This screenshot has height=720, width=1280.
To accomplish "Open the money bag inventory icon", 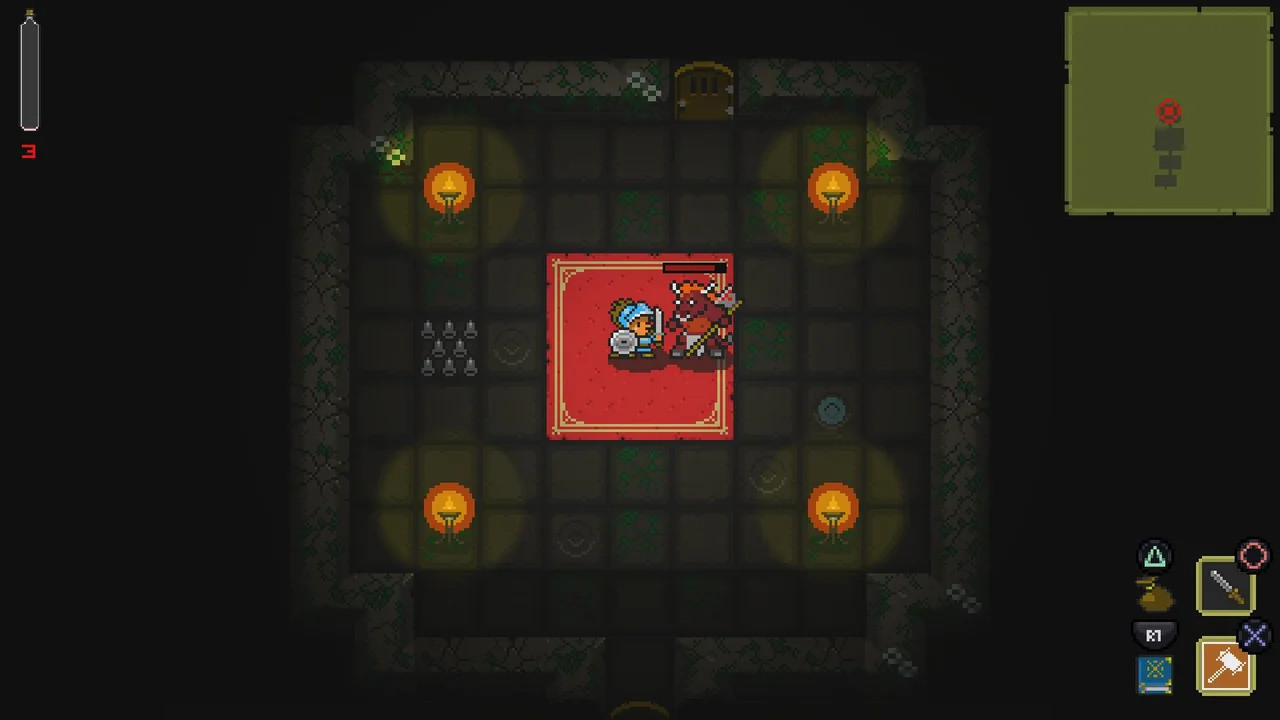I will click(1154, 595).
